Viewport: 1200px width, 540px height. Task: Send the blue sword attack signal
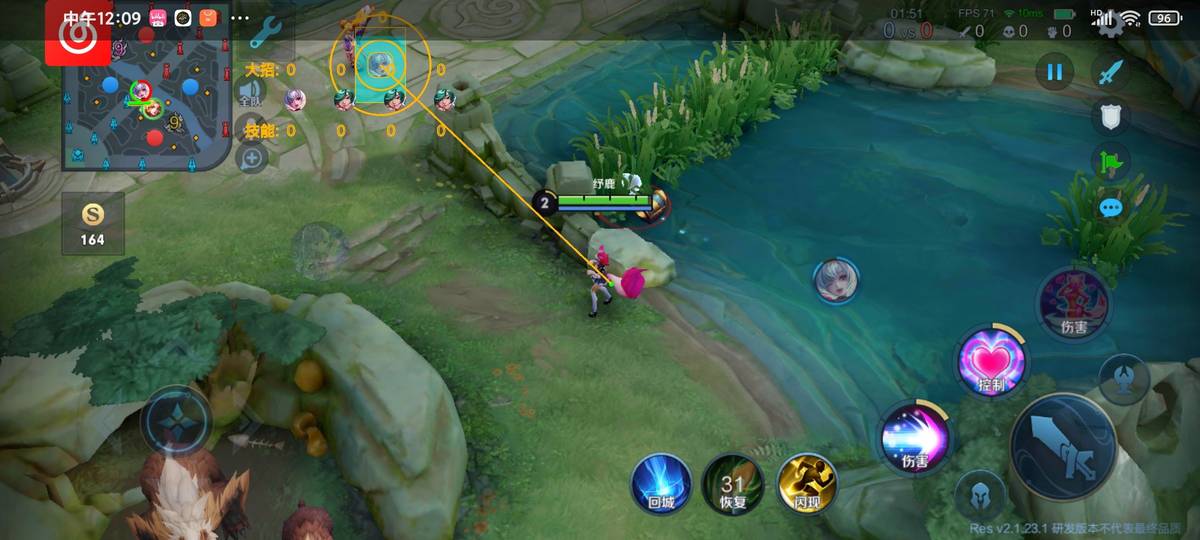pos(1110,71)
